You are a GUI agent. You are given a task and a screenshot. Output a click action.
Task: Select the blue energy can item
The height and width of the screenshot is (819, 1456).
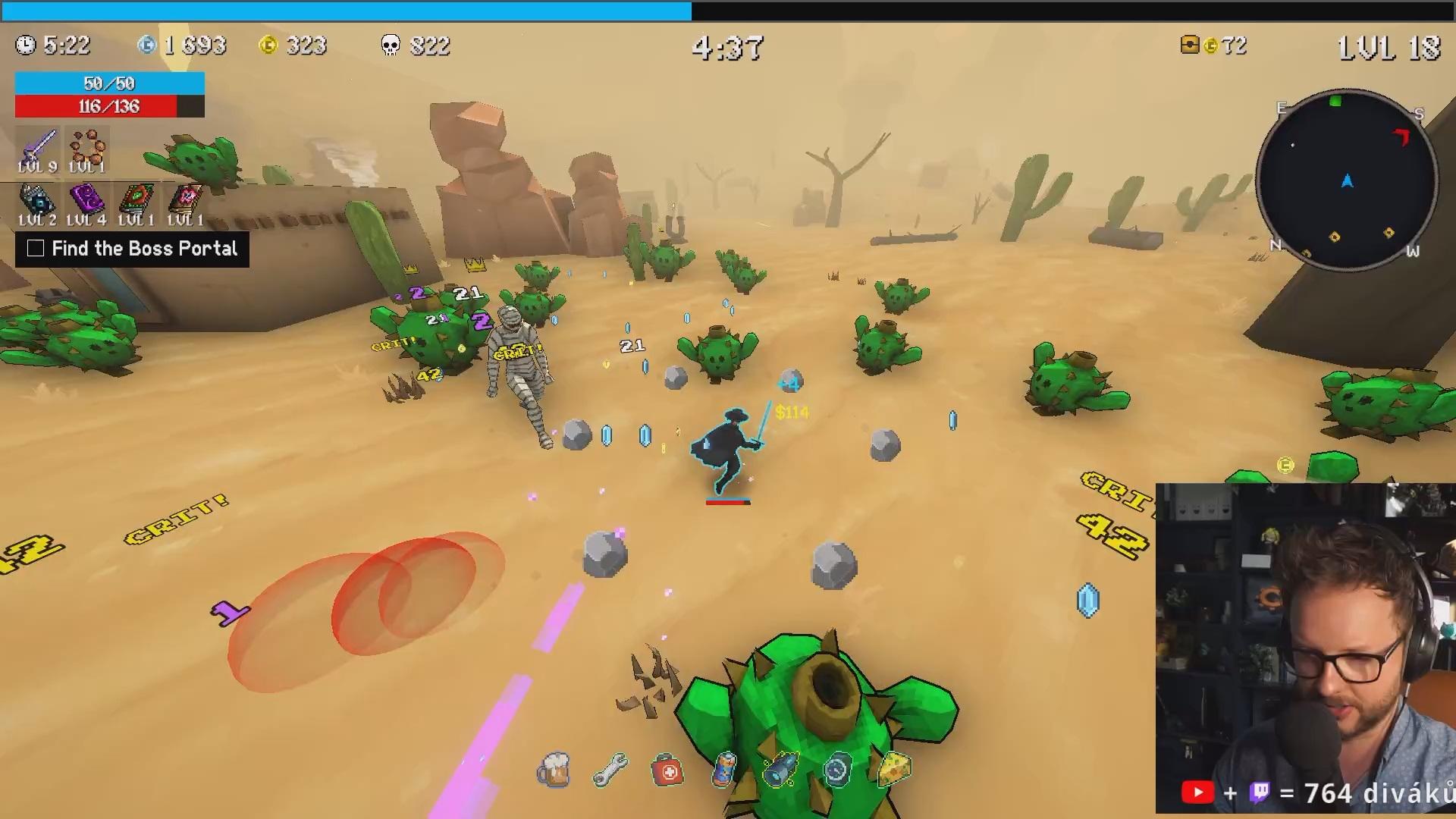(725, 769)
